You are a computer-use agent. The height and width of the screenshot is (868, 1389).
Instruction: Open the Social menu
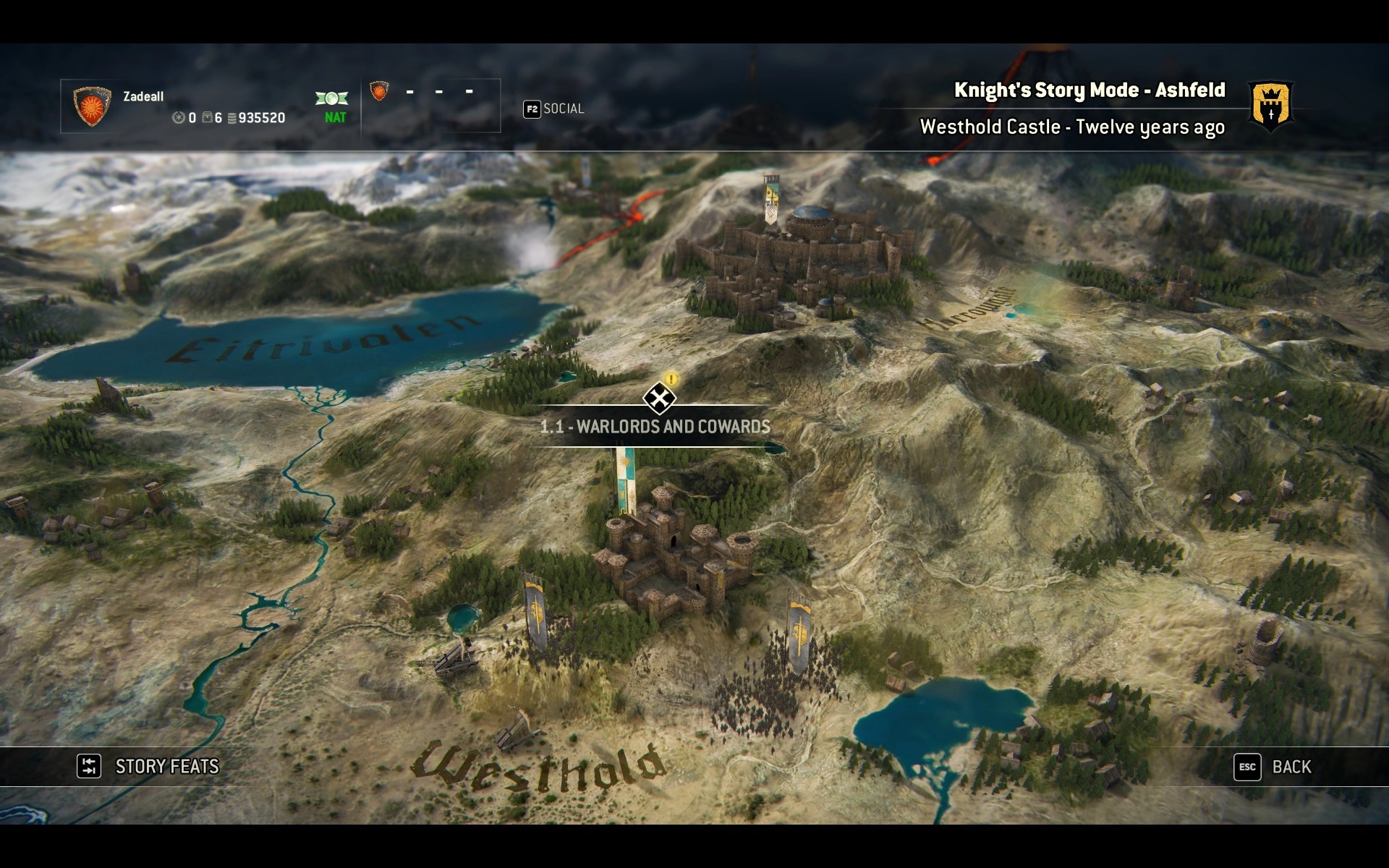pyautogui.click(x=554, y=109)
